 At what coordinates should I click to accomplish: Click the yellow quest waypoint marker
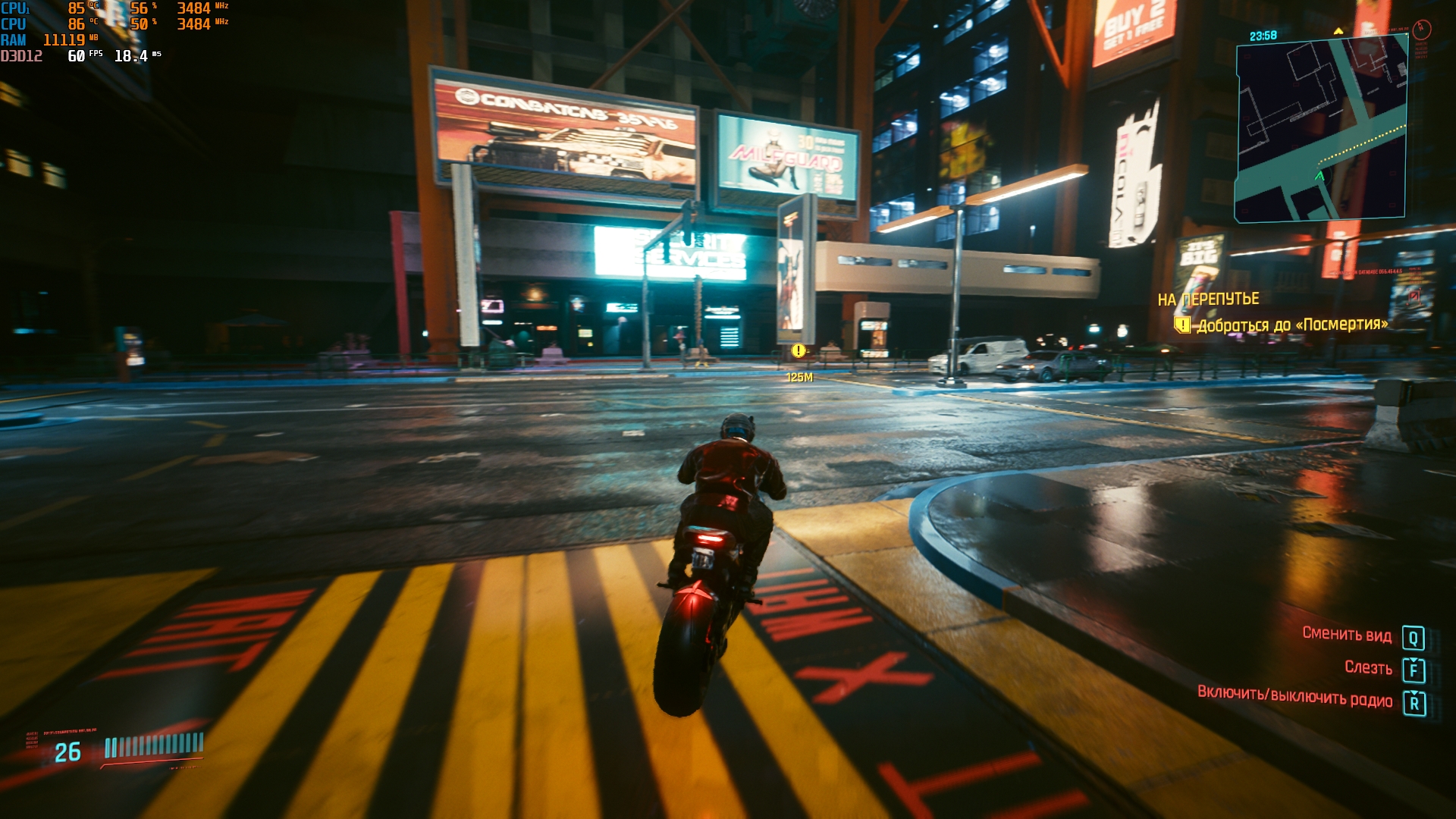798,350
